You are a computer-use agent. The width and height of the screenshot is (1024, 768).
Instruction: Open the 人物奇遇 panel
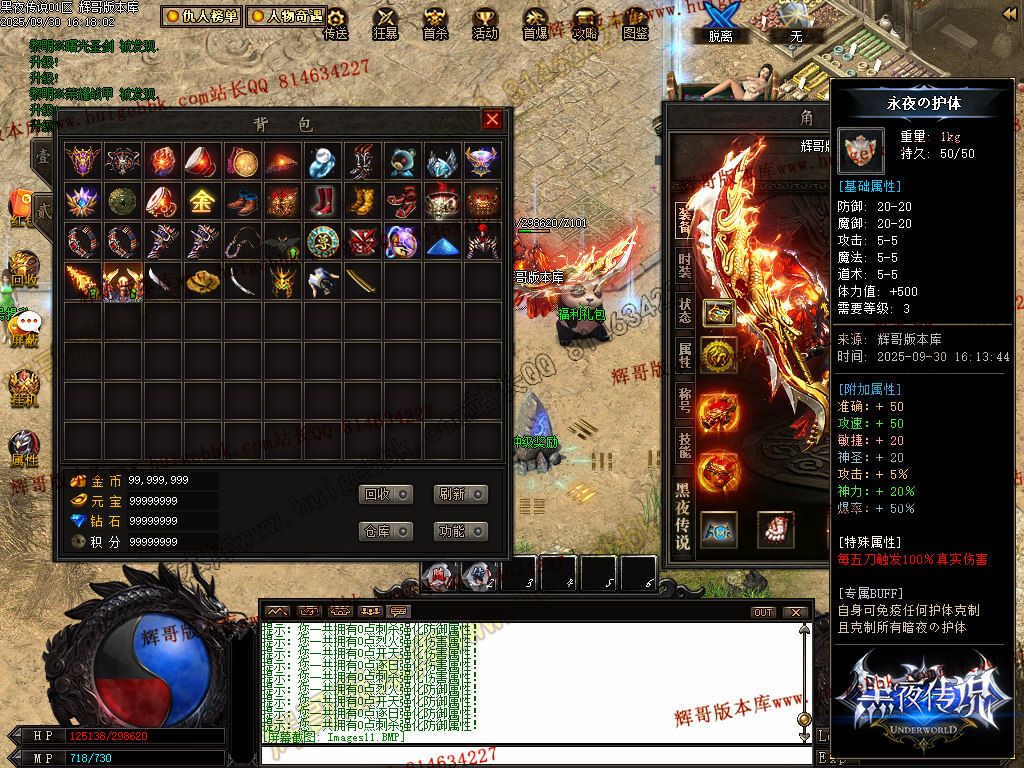click(x=286, y=16)
